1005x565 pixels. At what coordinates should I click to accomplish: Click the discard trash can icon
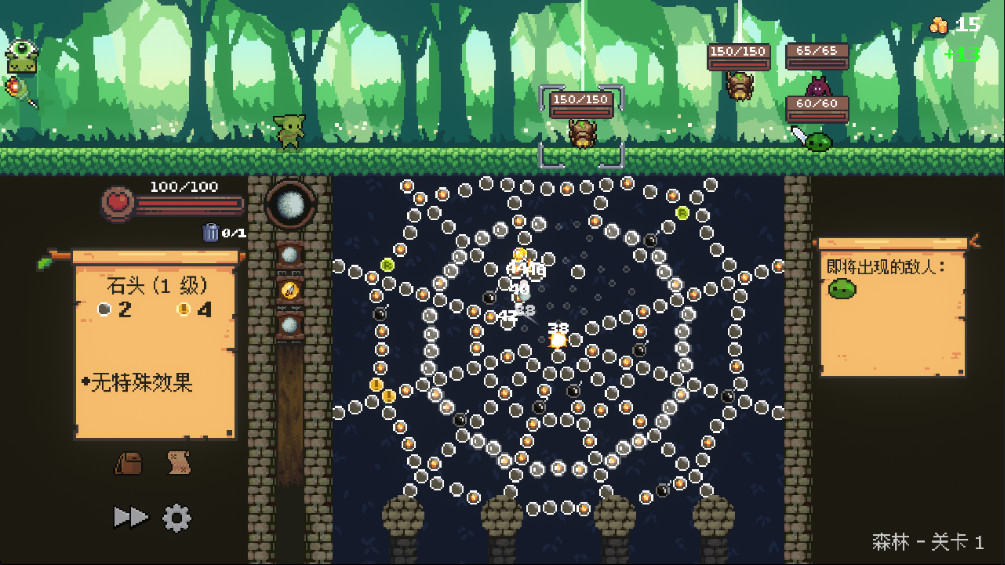(x=211, y=232)
